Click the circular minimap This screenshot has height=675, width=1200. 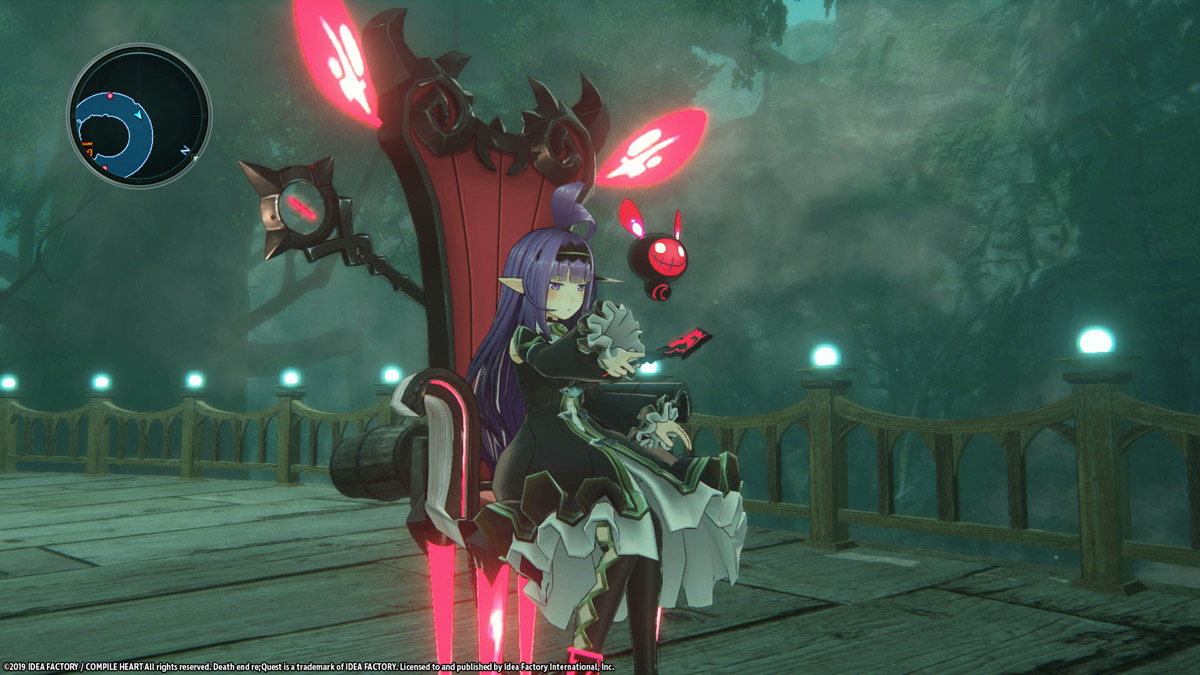coord(139,115)
